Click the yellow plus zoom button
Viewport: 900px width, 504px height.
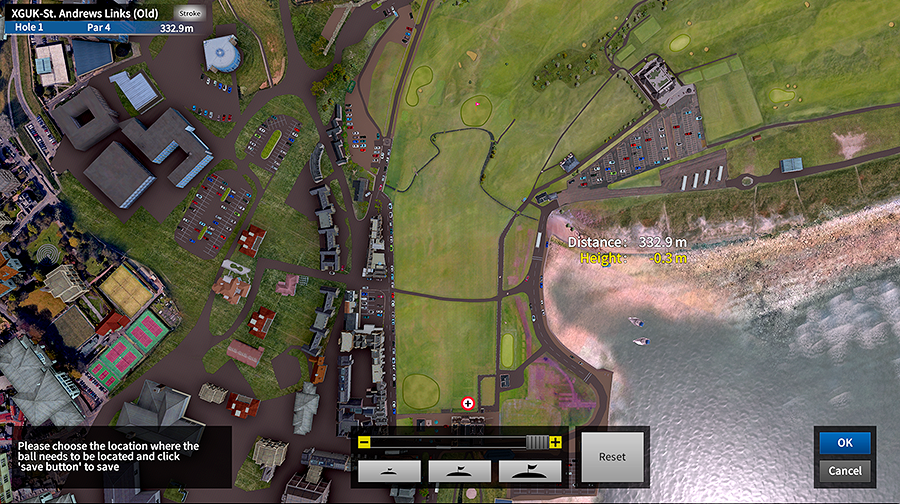pos(556,442)
